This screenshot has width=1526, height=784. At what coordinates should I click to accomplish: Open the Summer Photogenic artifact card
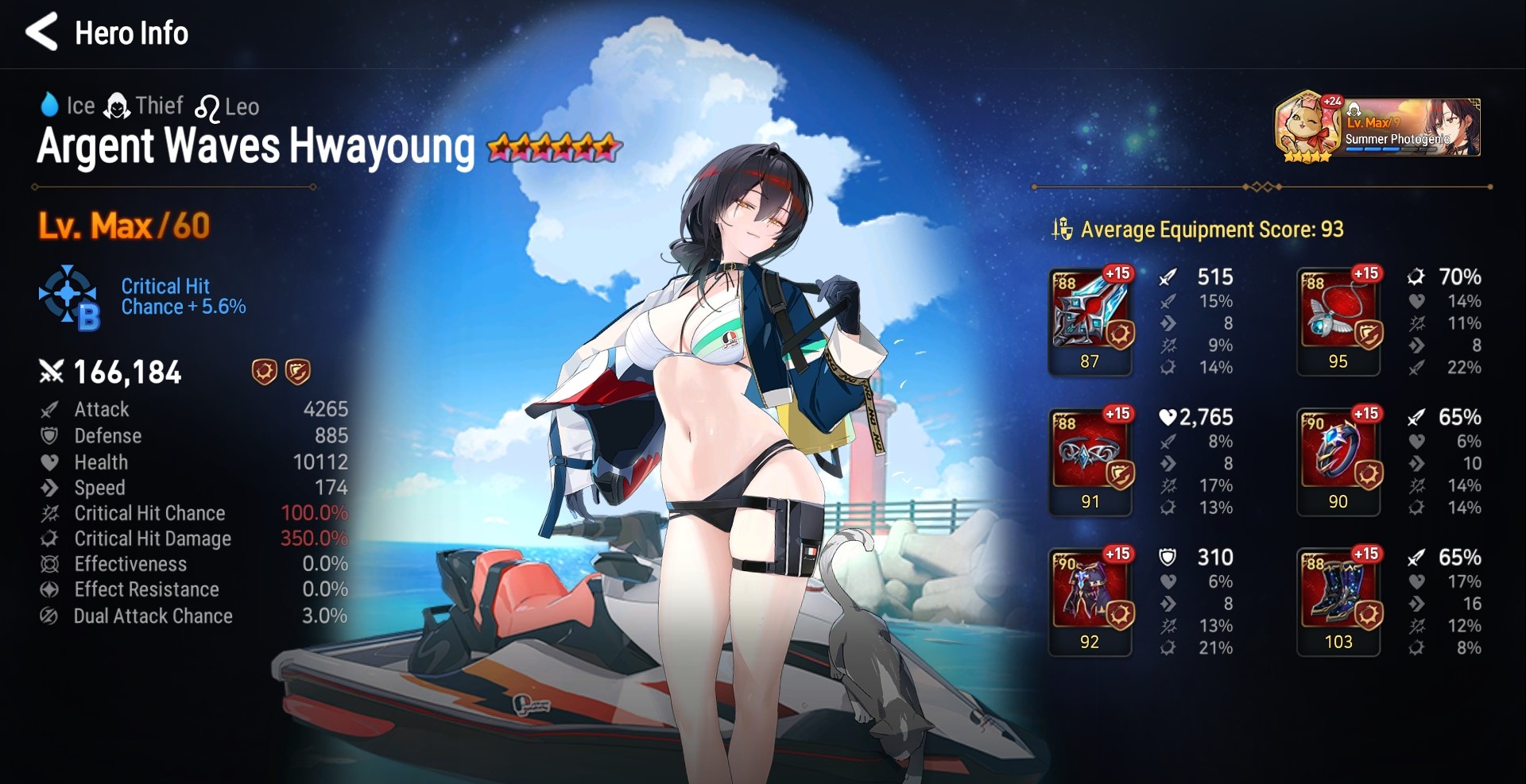point(1377,127)
